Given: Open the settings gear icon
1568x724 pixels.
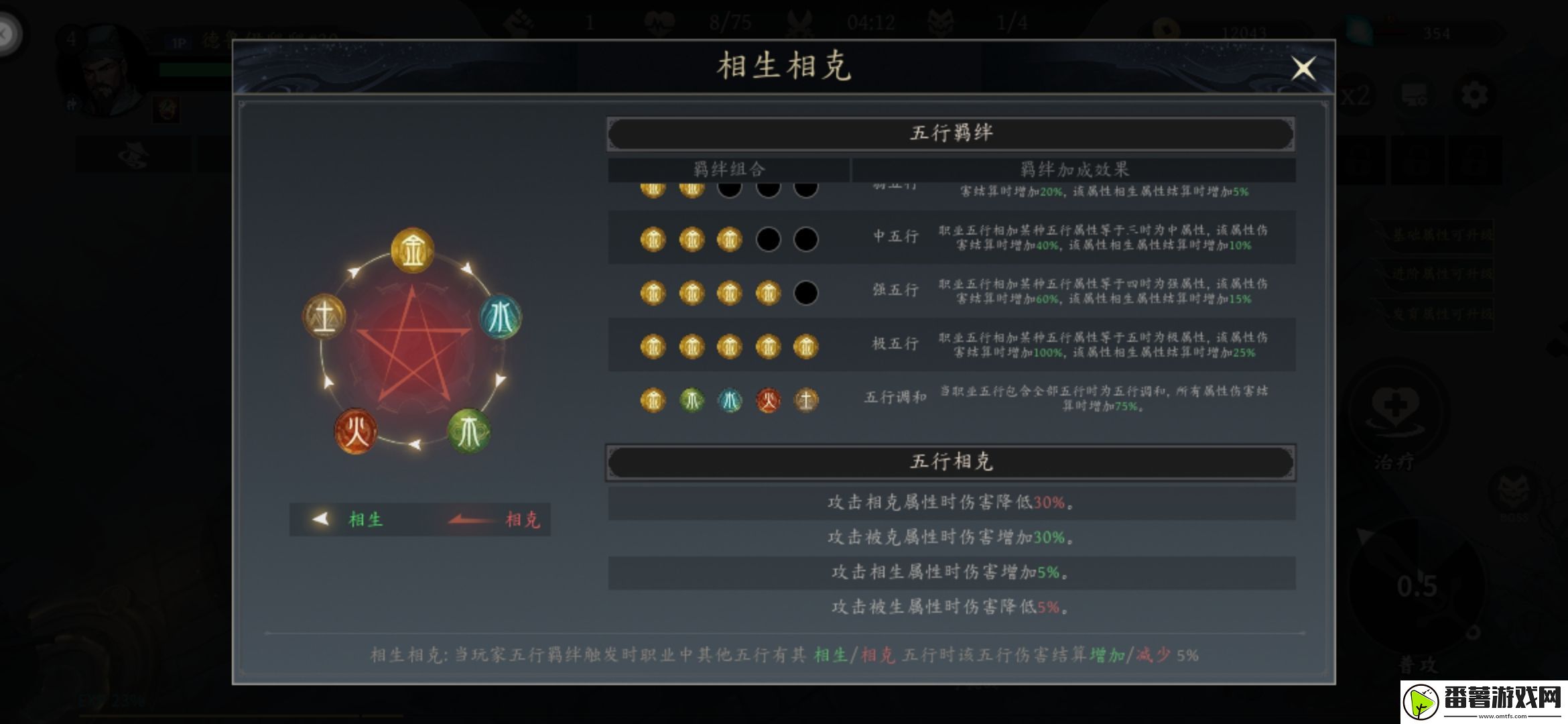Looking at the screenshot, I should pos(1474,95).
